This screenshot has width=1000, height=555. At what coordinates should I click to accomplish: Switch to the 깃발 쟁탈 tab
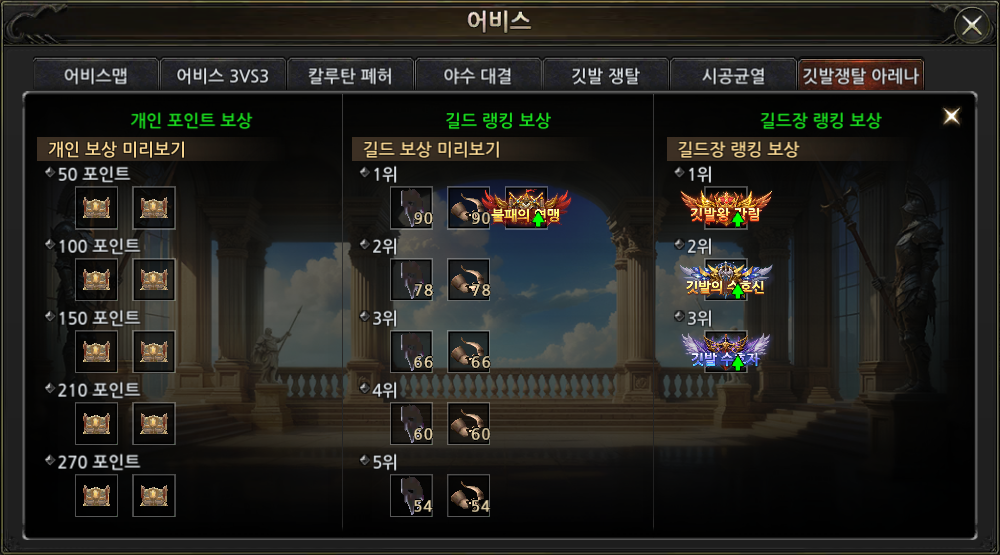[605, 76]
